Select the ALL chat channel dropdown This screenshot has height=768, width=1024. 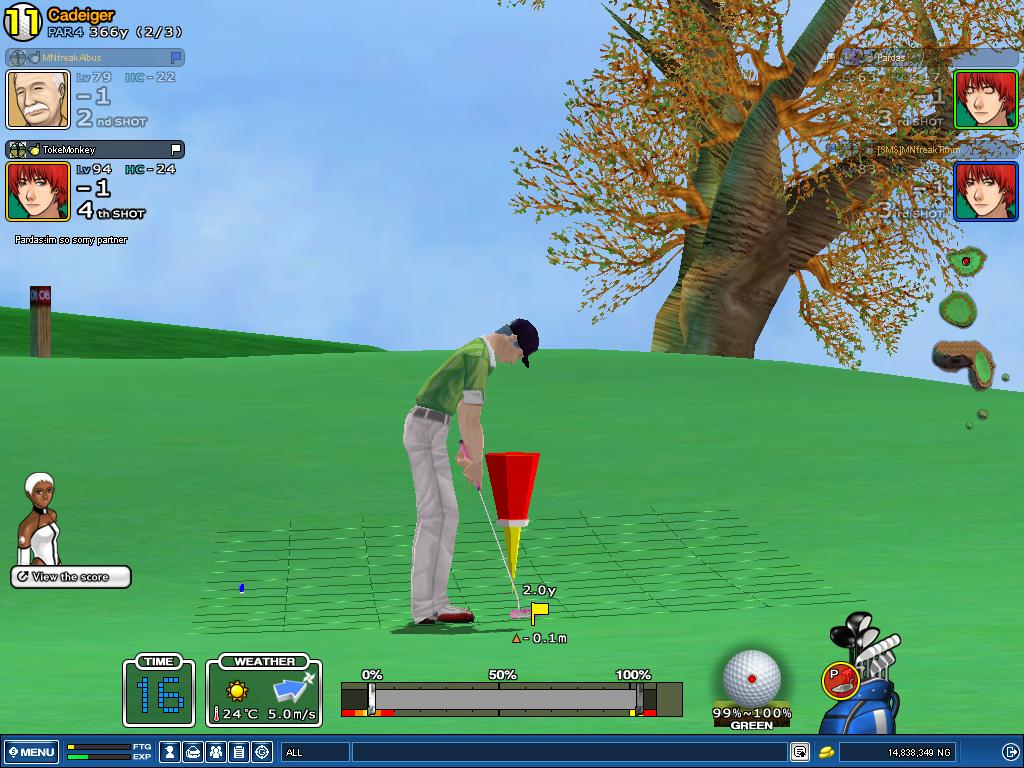(x=315, y=752)
